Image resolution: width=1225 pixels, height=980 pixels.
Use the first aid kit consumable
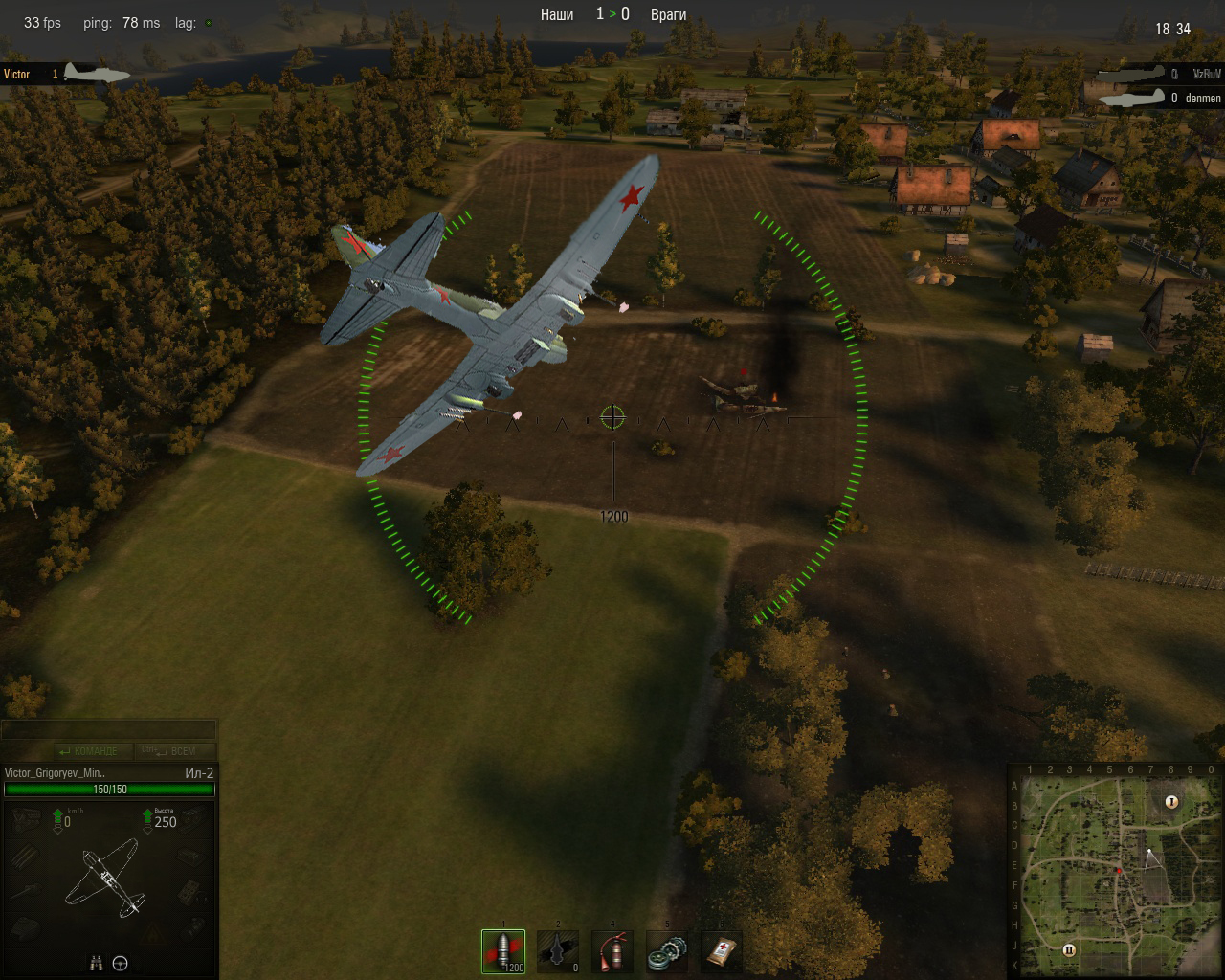[x=722, y=951]
